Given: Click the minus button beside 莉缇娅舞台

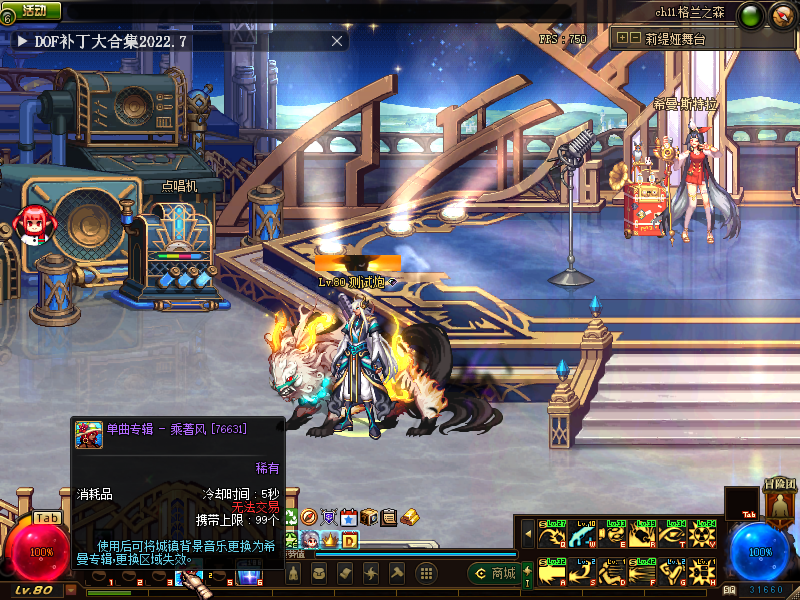Looking at the screenshot, I should (x=635, y=38).
